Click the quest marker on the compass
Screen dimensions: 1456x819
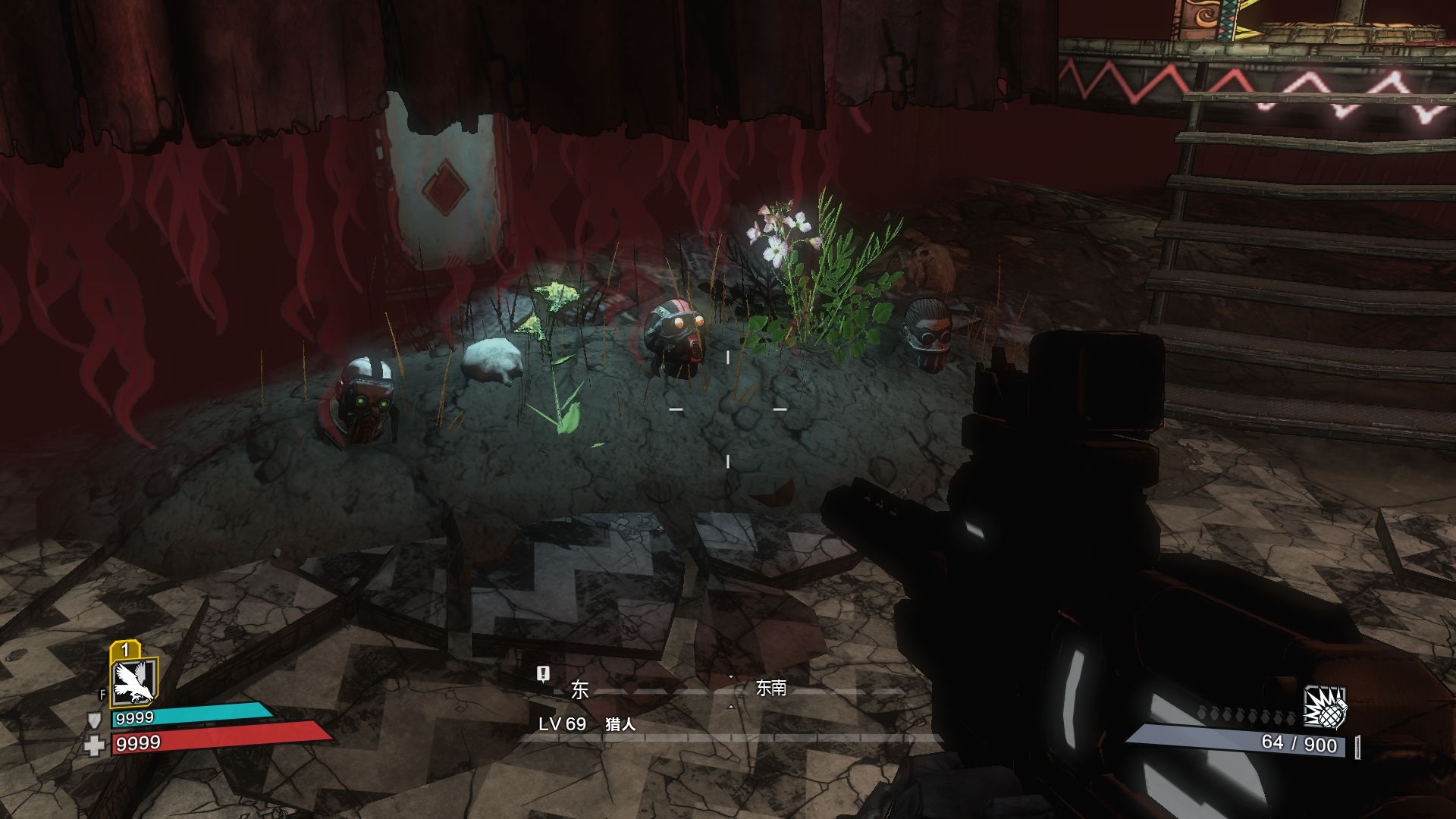[x=543, y=674]
